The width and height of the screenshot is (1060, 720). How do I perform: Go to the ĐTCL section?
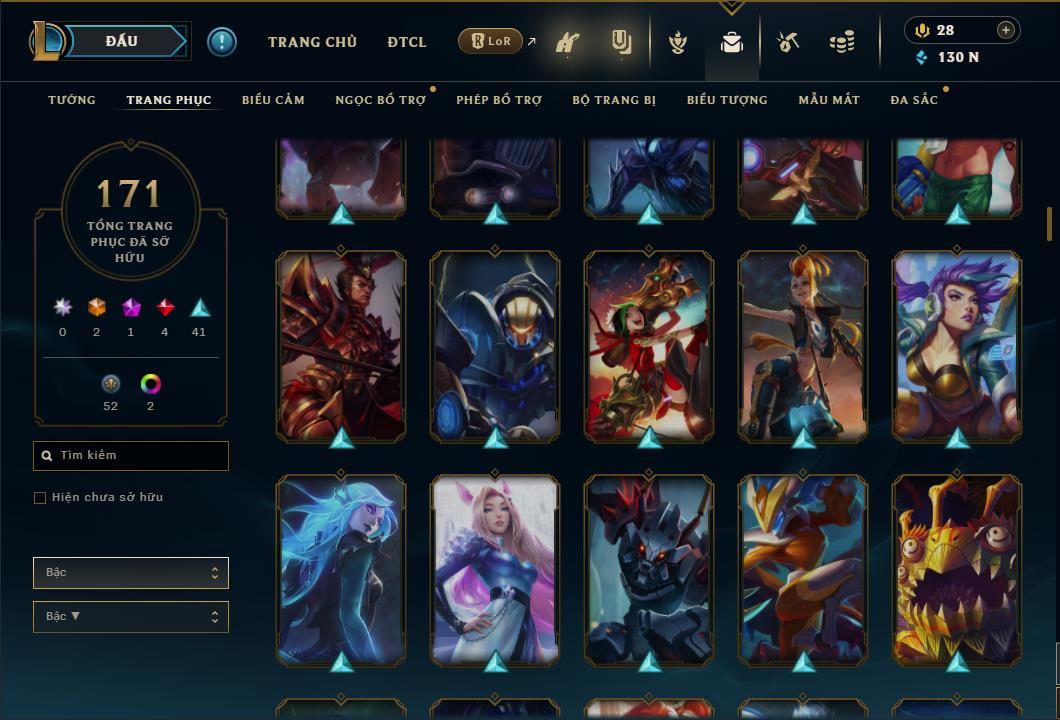(407, 42)
